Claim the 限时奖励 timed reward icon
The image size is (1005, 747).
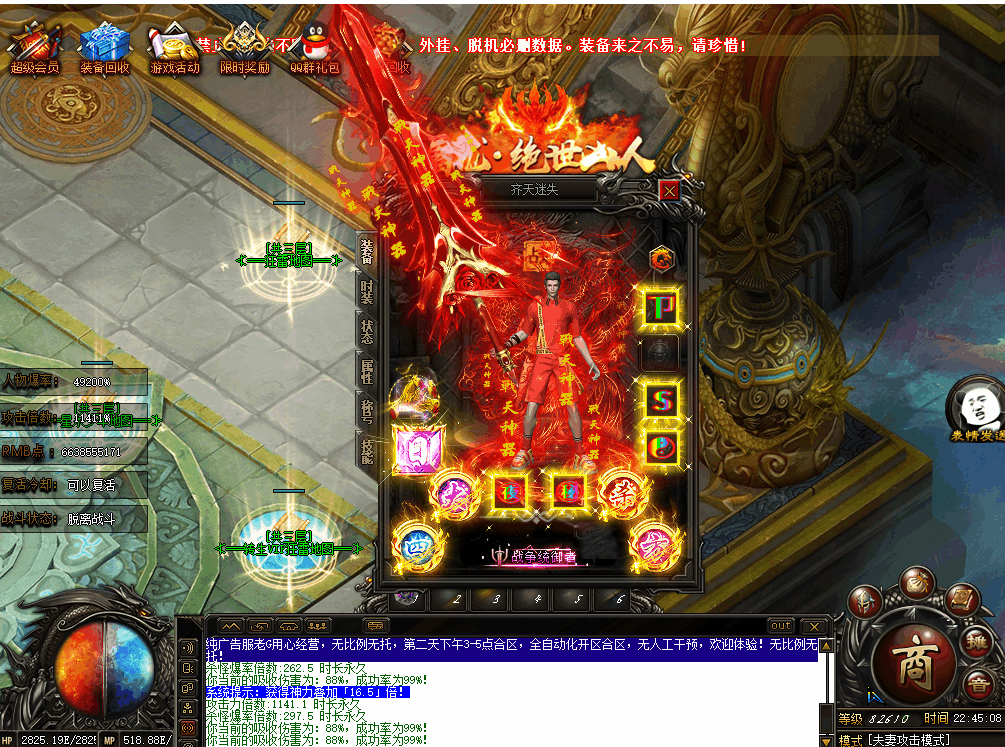click(x=245, y=48)
